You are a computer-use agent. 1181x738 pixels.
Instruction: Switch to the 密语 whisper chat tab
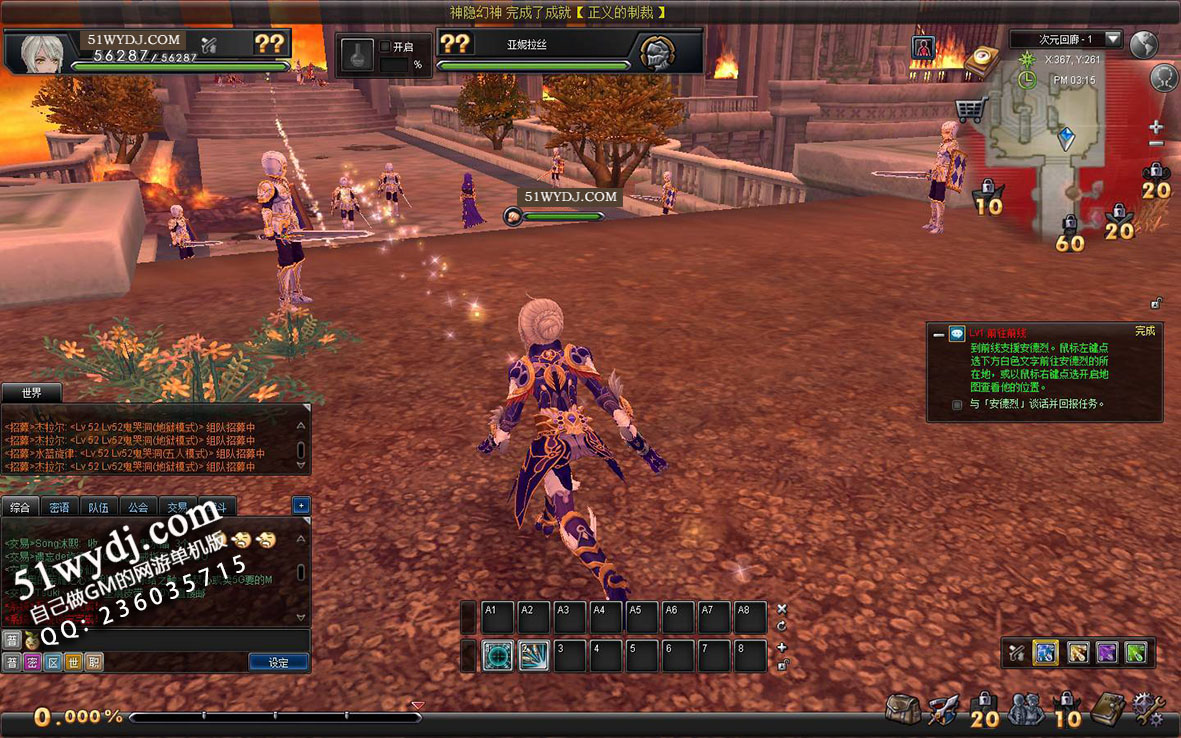tap(59, 507)
